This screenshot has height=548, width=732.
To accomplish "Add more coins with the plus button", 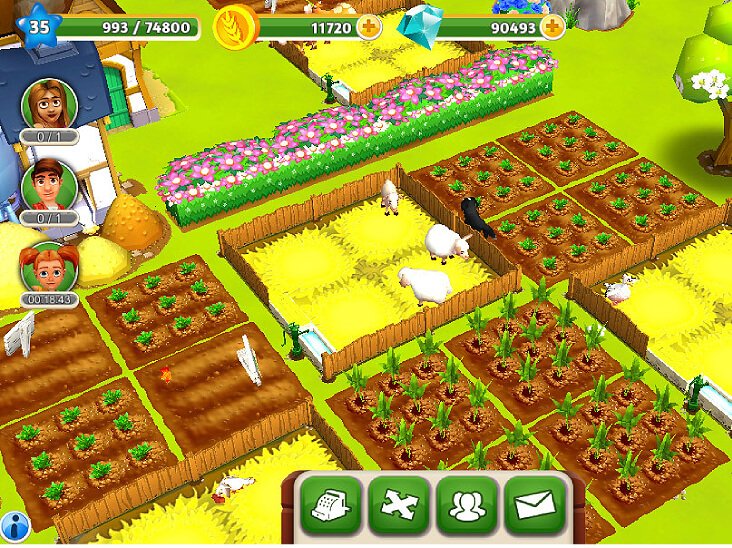I will (x=369, y=27).
